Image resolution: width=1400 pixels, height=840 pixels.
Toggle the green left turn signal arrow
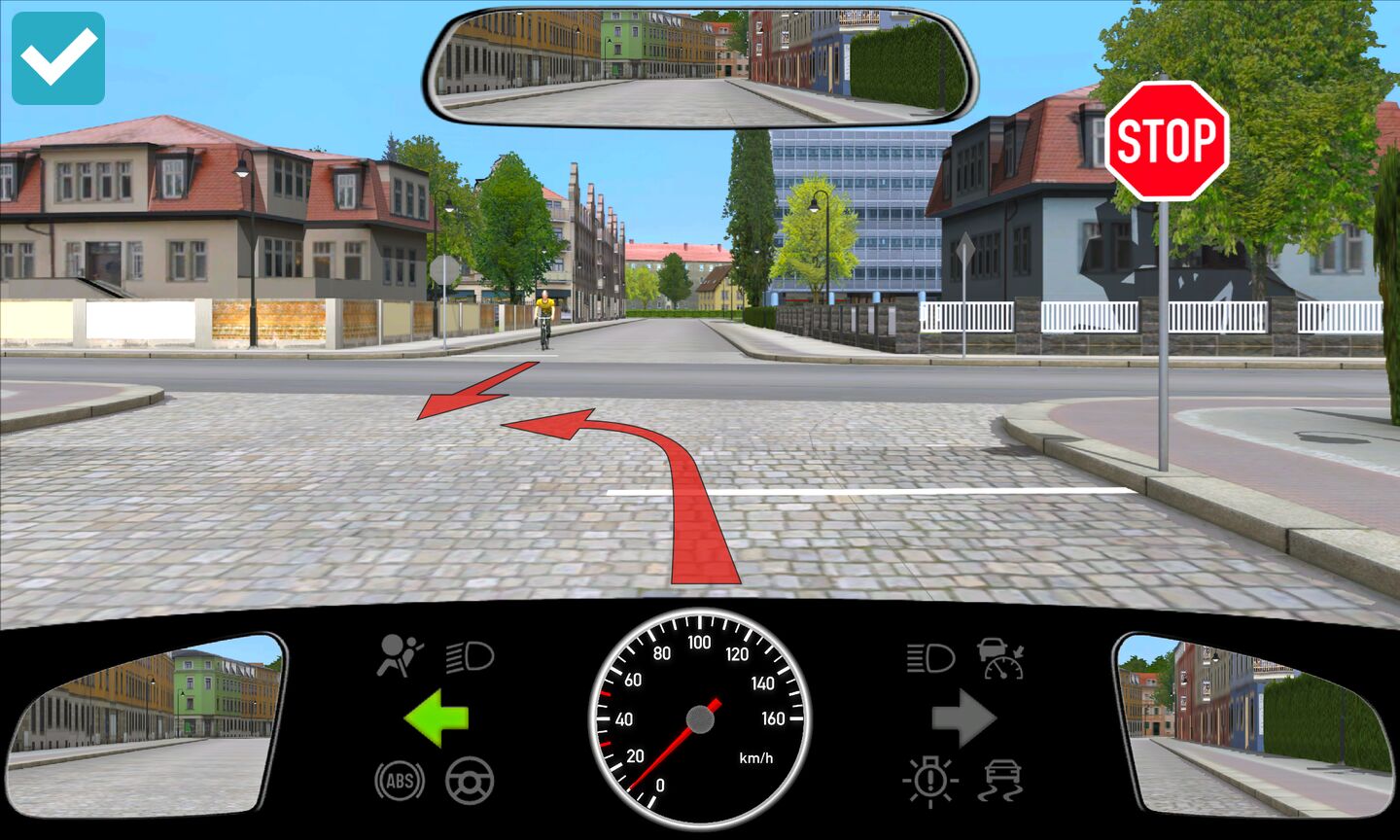(437, 718)
